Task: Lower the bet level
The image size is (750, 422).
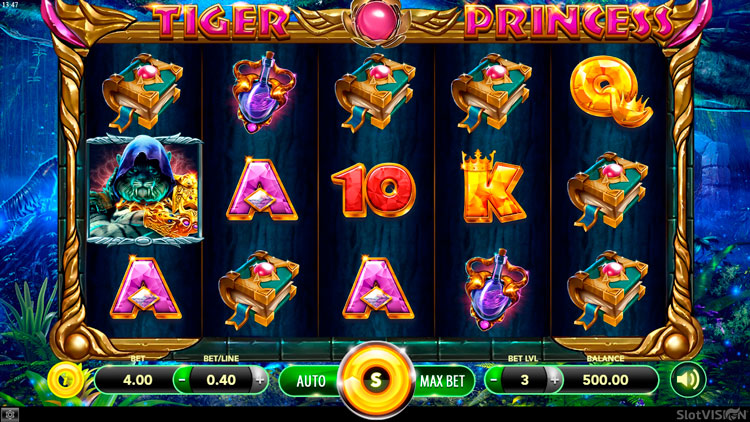Action: 496,380
